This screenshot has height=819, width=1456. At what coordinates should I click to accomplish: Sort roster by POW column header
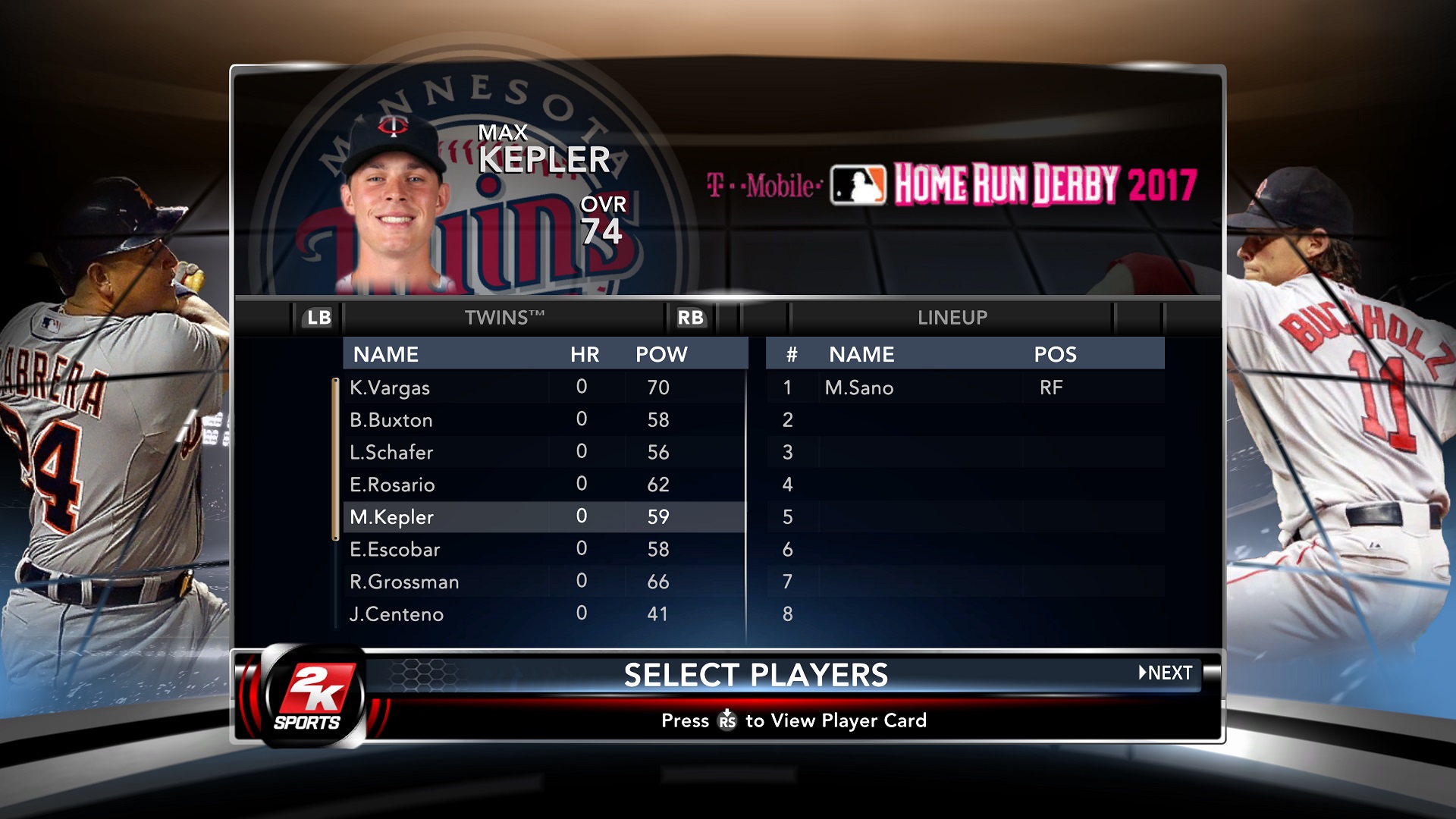coord(661,354)
